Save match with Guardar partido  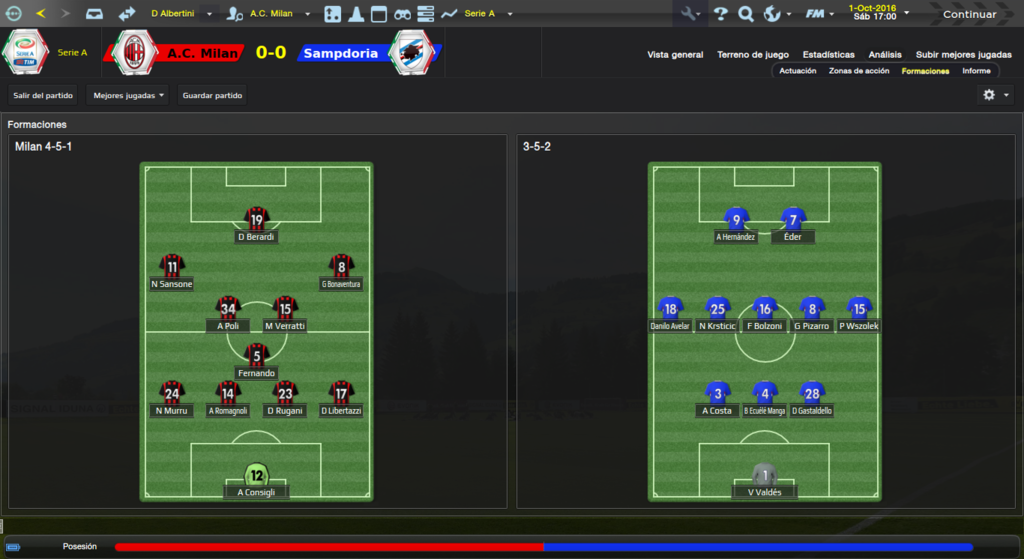click(x=212, y=95)
